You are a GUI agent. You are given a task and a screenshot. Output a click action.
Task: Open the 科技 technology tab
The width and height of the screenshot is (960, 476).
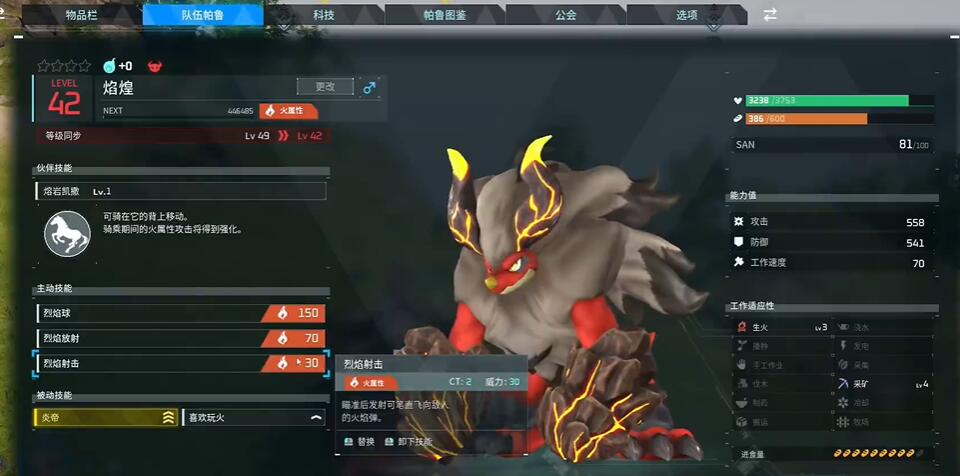[324, 15]
